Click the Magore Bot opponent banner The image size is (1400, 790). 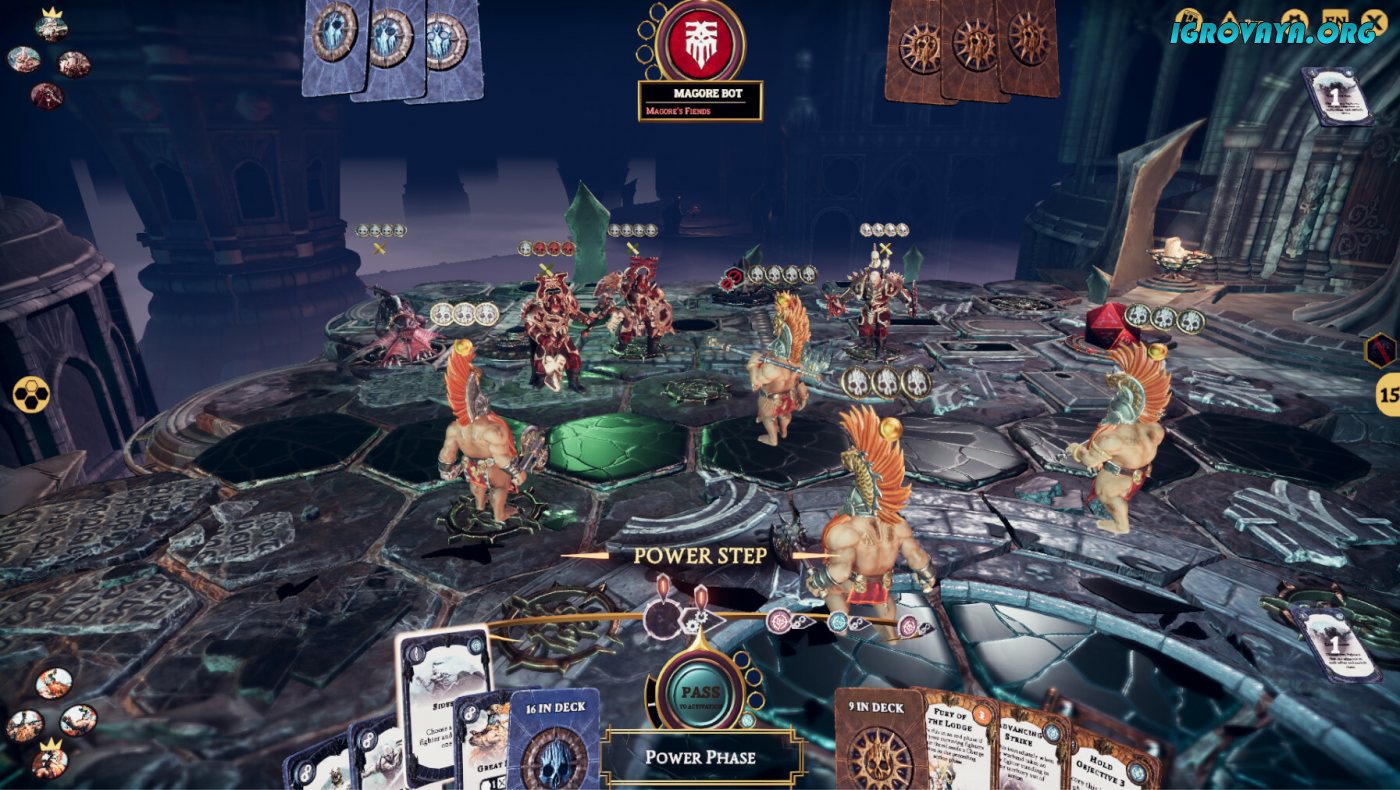tap(700, 101)
